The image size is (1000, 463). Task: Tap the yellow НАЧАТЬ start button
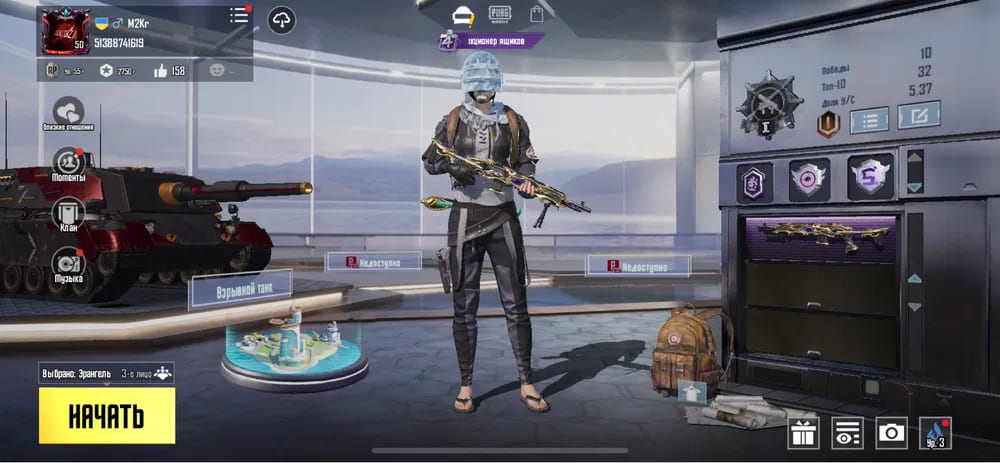[x=107, y=416]
